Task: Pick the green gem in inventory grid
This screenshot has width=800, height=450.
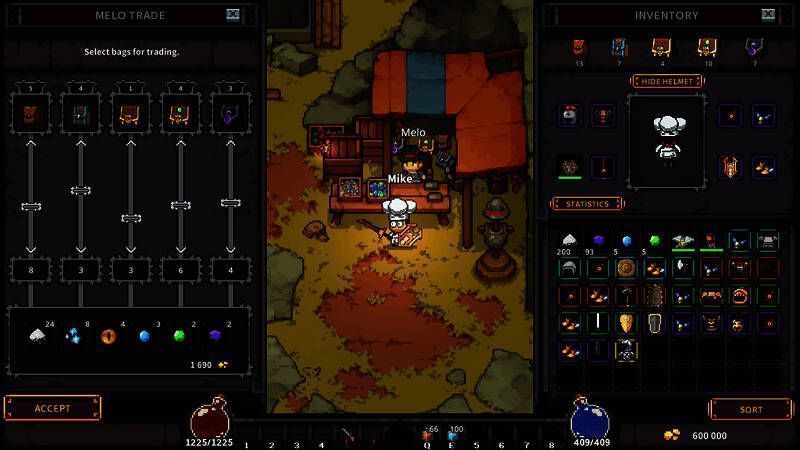Action: [655, 240]
